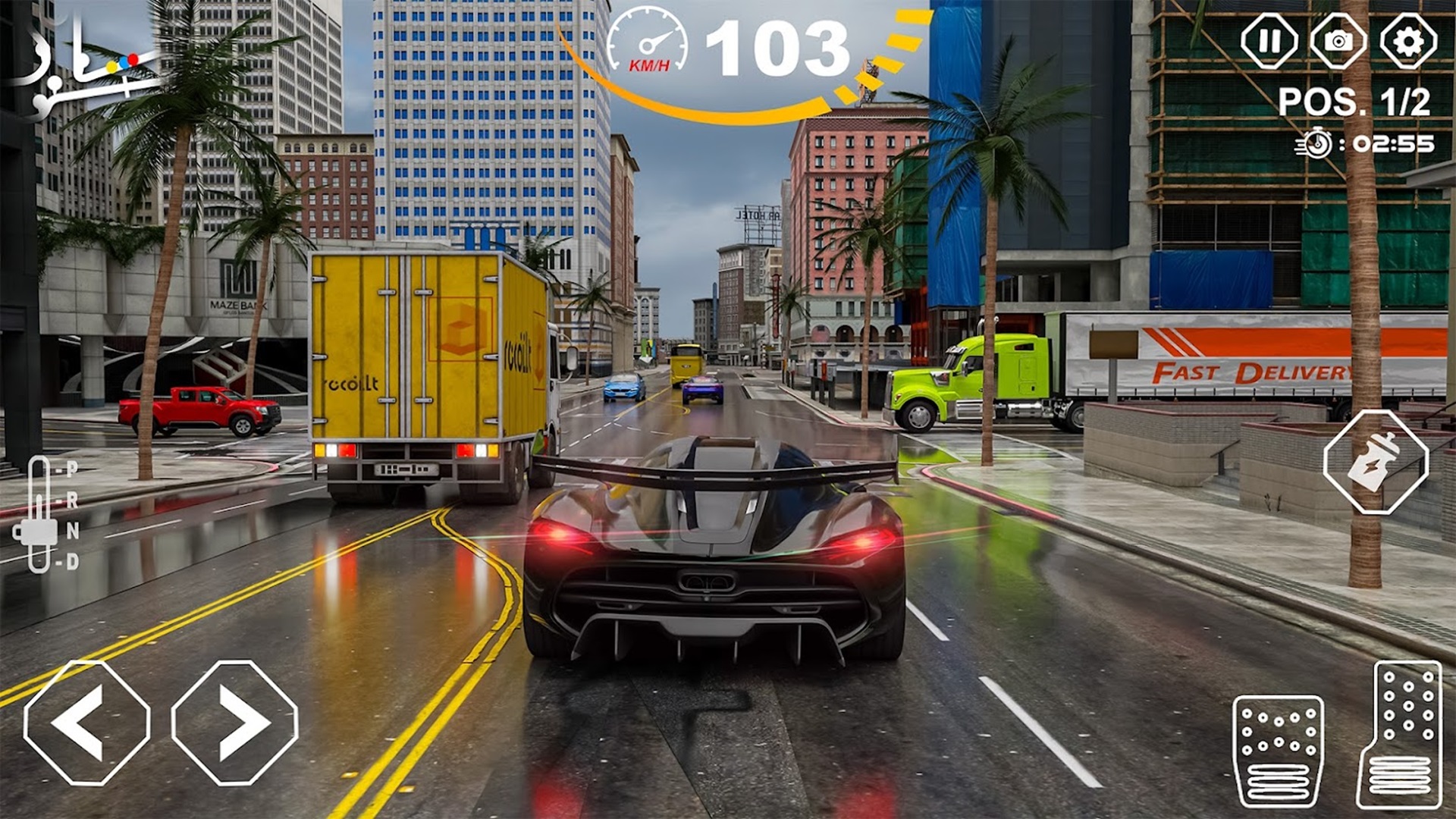This screenshot has height=819, width=1456.
Task: Shift gear to Park on the PRND selector
Action: (72, 470)
